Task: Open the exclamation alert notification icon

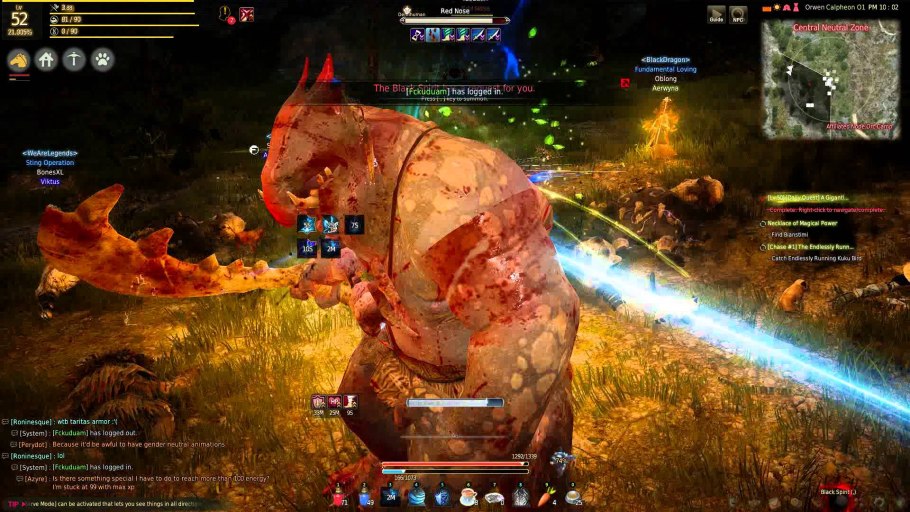Action: pos(227,14)
